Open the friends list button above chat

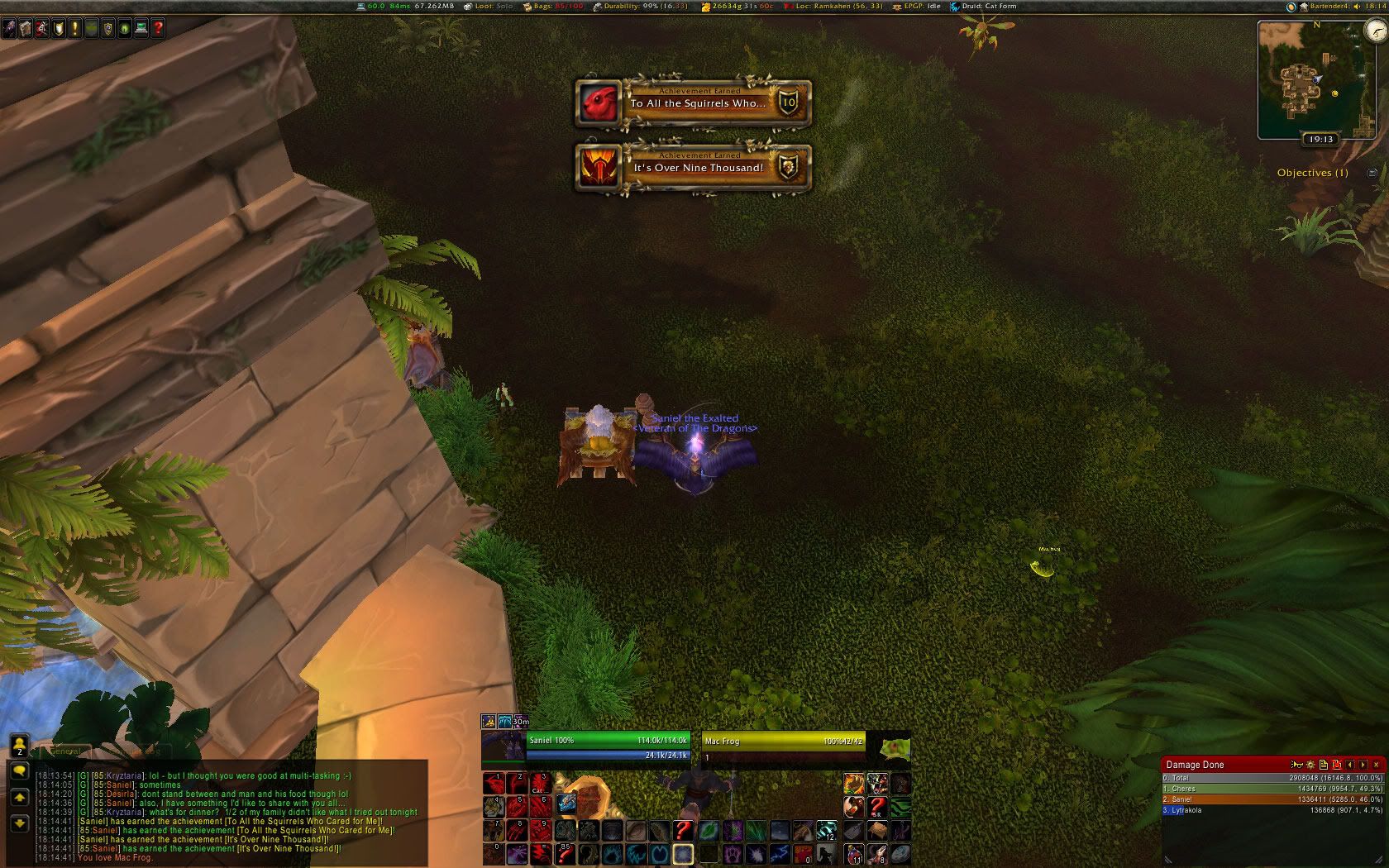[20, 745]
